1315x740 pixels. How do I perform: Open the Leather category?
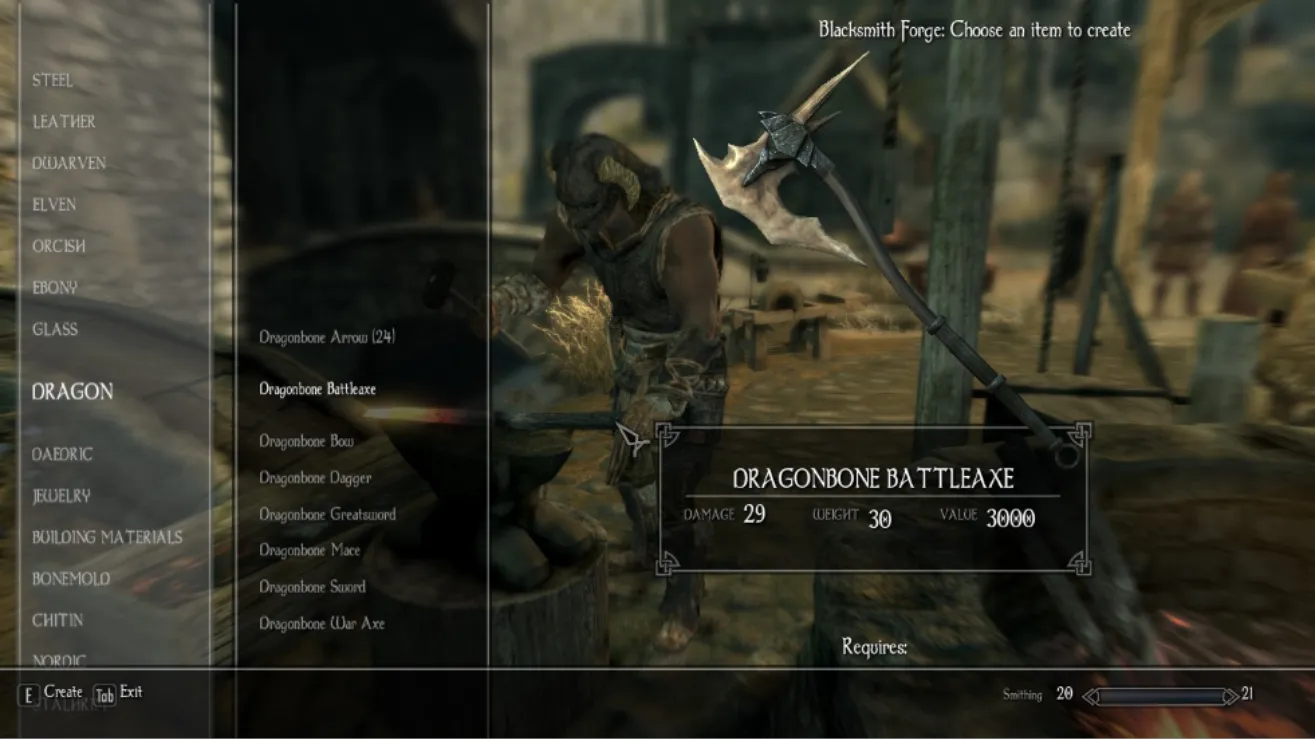point(64,122)
